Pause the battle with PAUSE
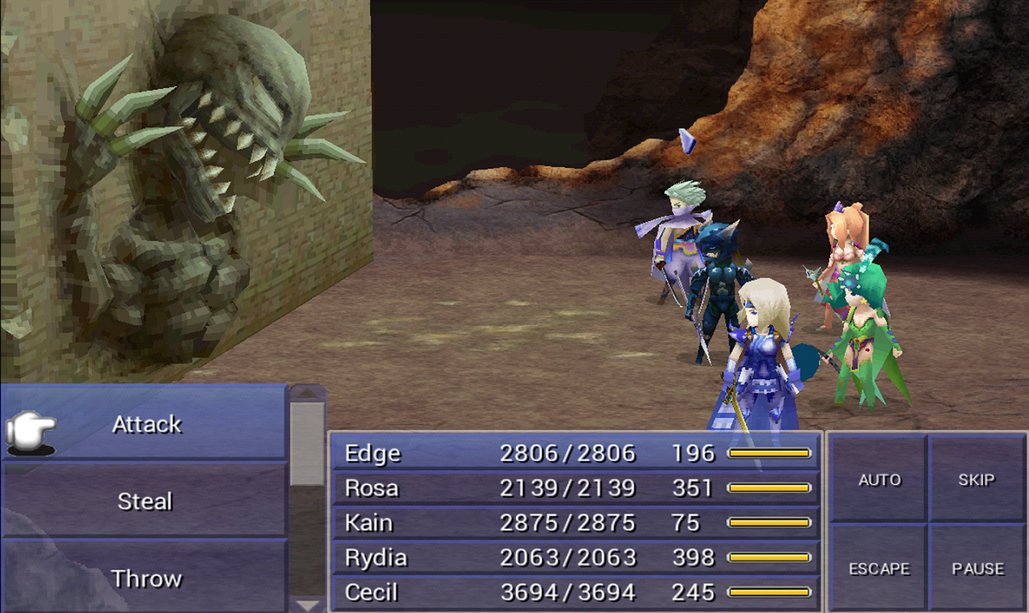The image size is (1029, 613). click(x=977, y=568)
